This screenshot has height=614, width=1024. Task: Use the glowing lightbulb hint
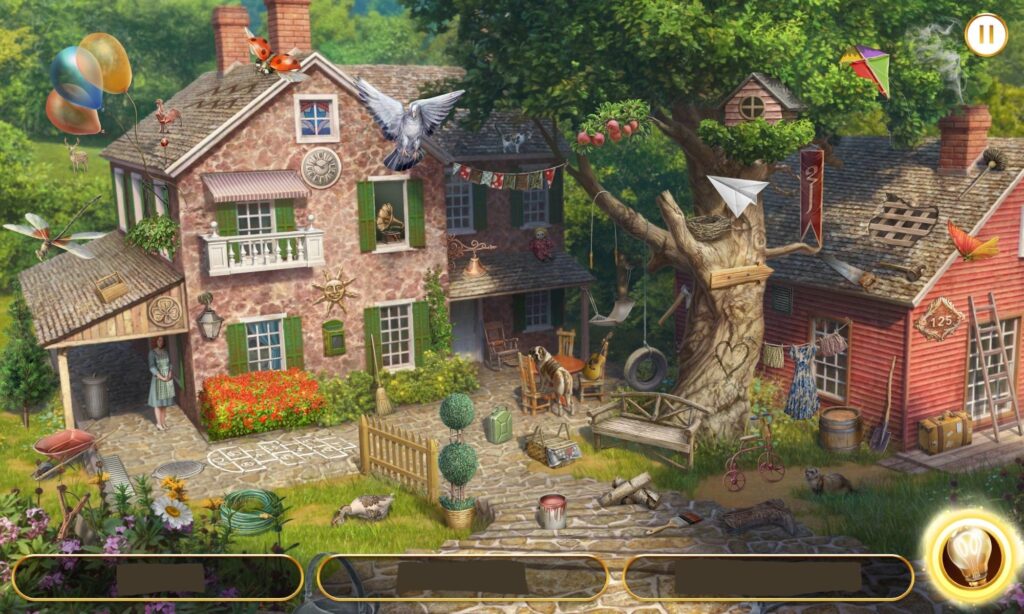click(967, 557)
